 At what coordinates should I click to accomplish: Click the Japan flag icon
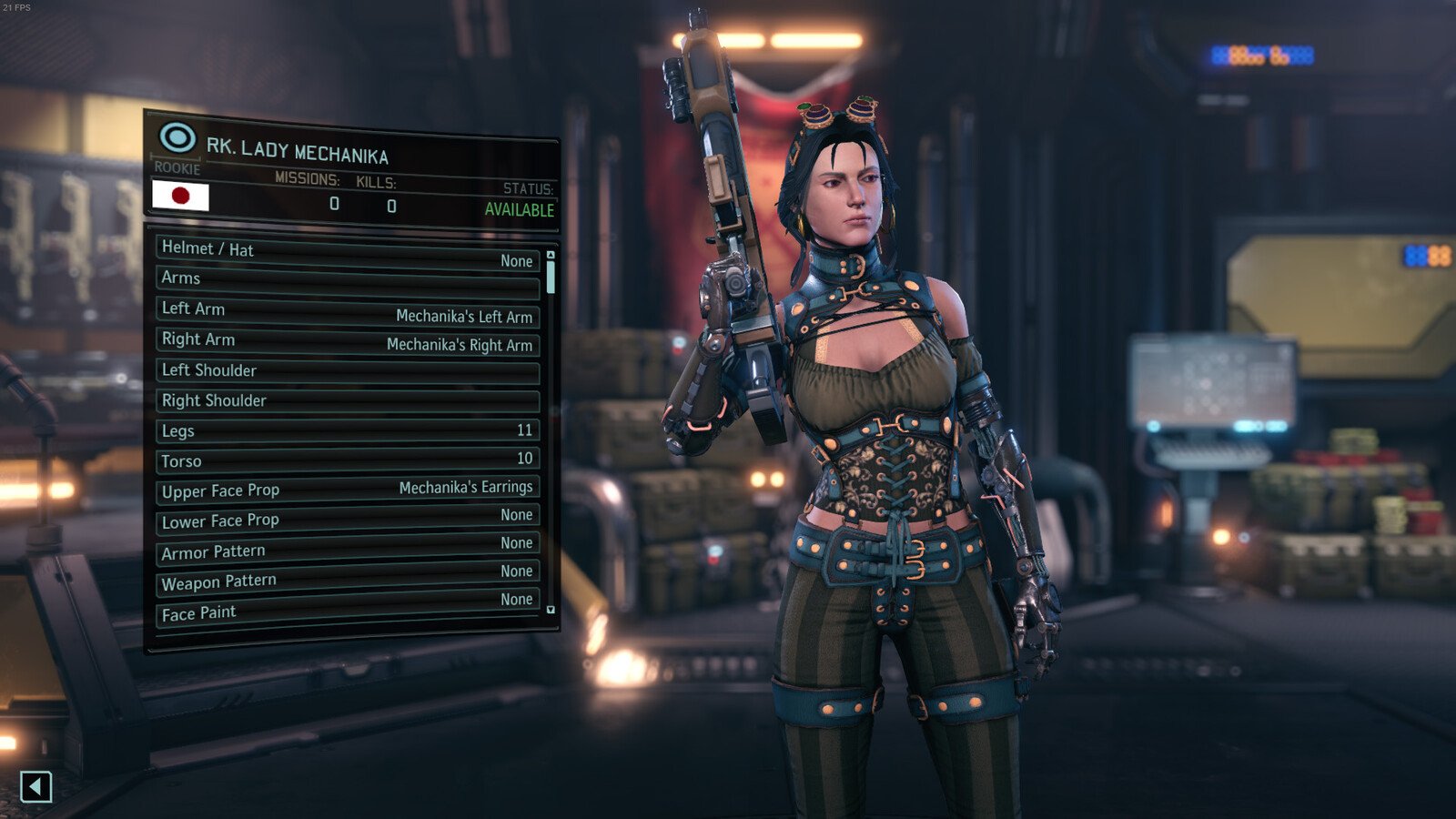point(180,196)
